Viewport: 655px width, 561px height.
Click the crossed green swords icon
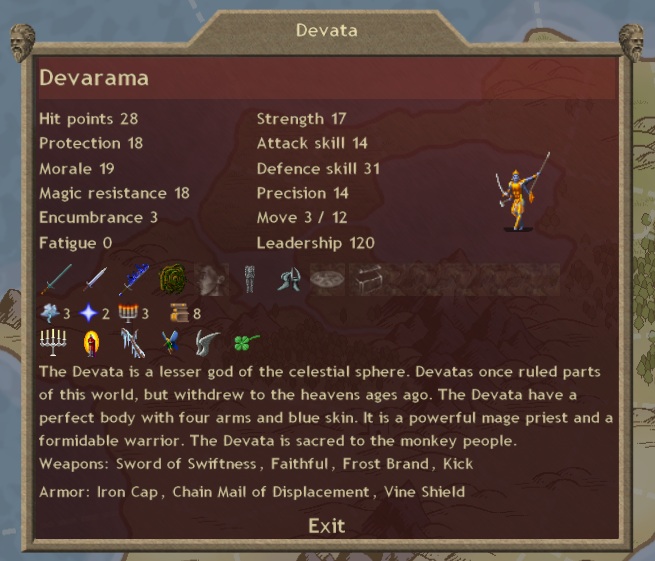170,343
